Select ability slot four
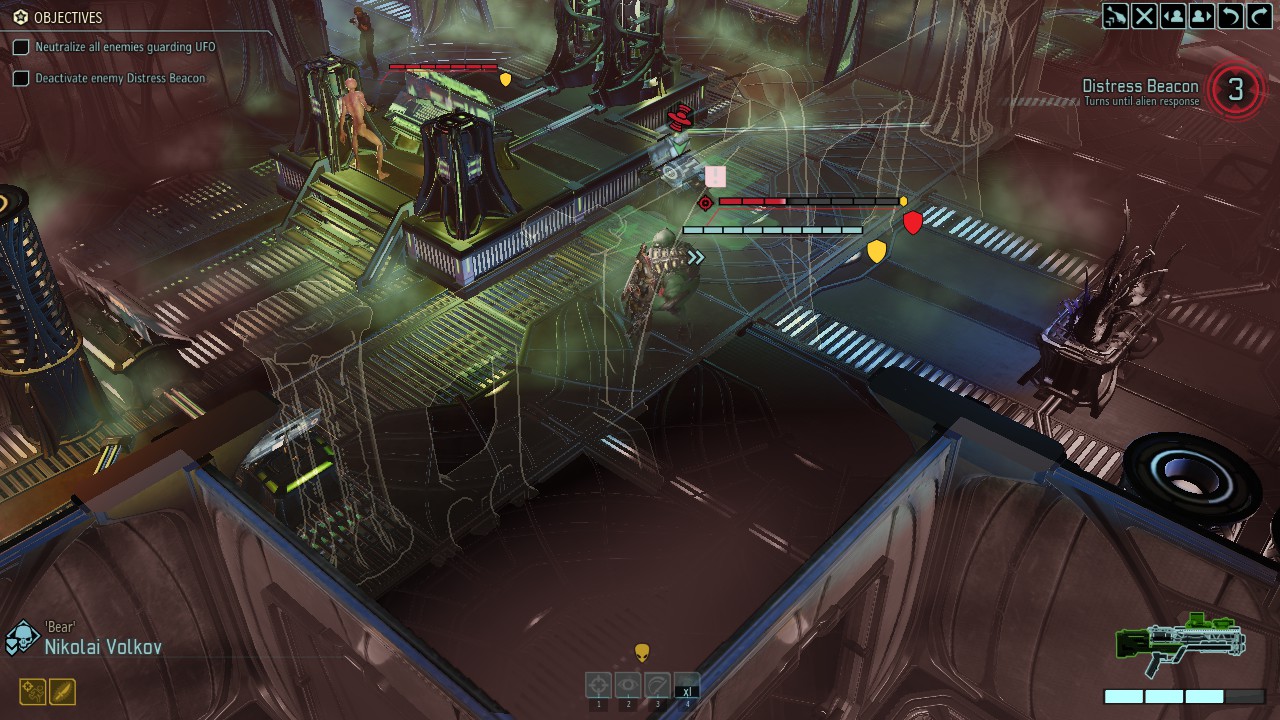The image size is (1280, 720). pyautogui.click(x=686, y=686)
